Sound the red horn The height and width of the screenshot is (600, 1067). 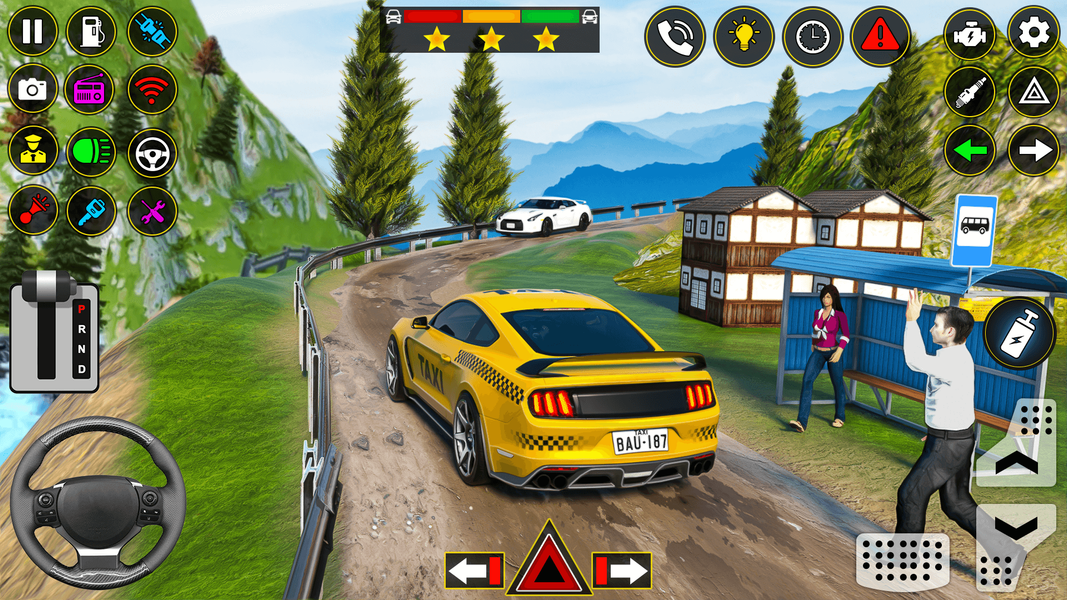point(33,211)
